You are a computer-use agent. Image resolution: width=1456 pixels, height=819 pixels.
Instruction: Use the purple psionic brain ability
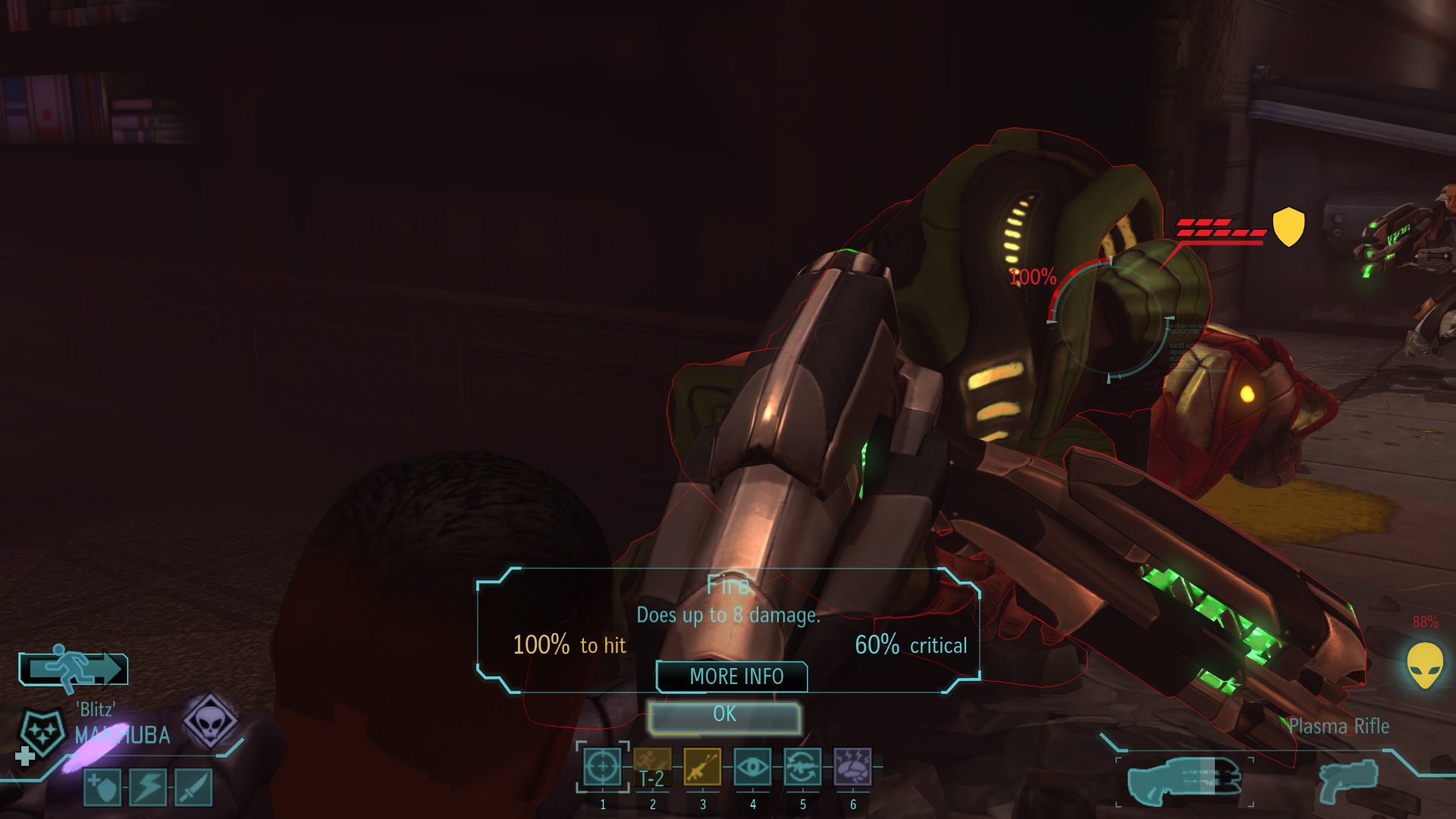[x=852, y=767]
